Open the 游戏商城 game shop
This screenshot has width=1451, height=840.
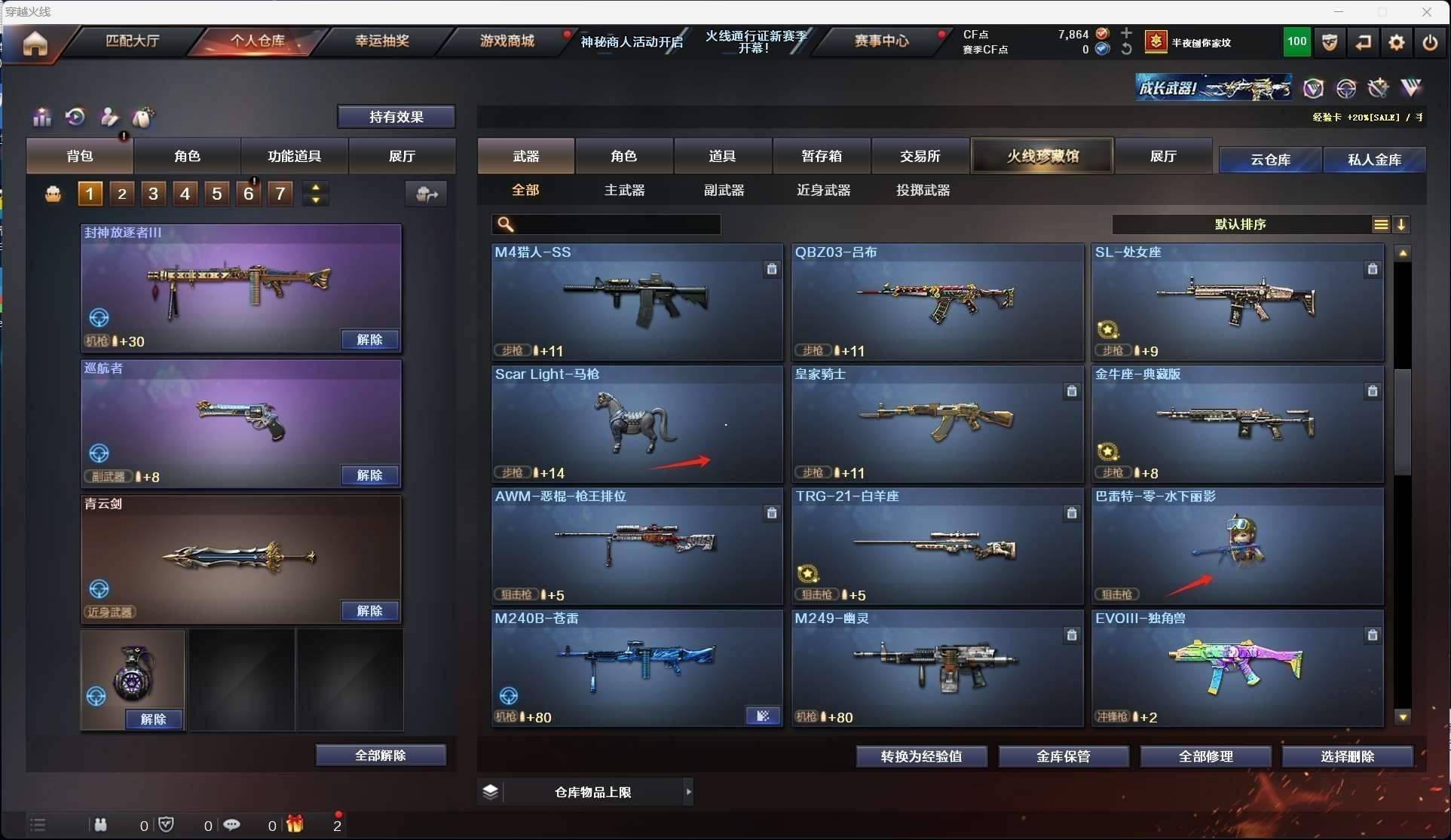point(507,41)
